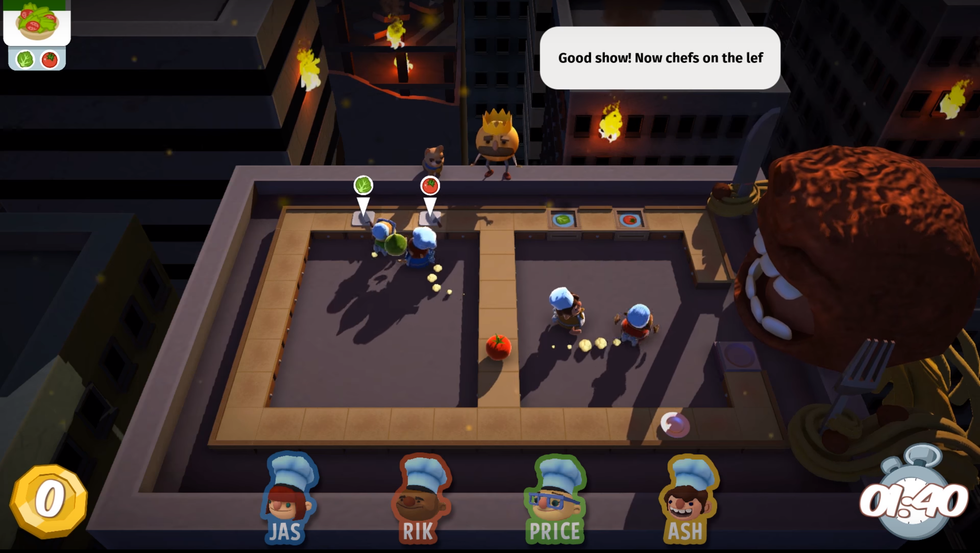Select the tomato marker above the crate
The image size is (980, 553).
tap(430, 186)
